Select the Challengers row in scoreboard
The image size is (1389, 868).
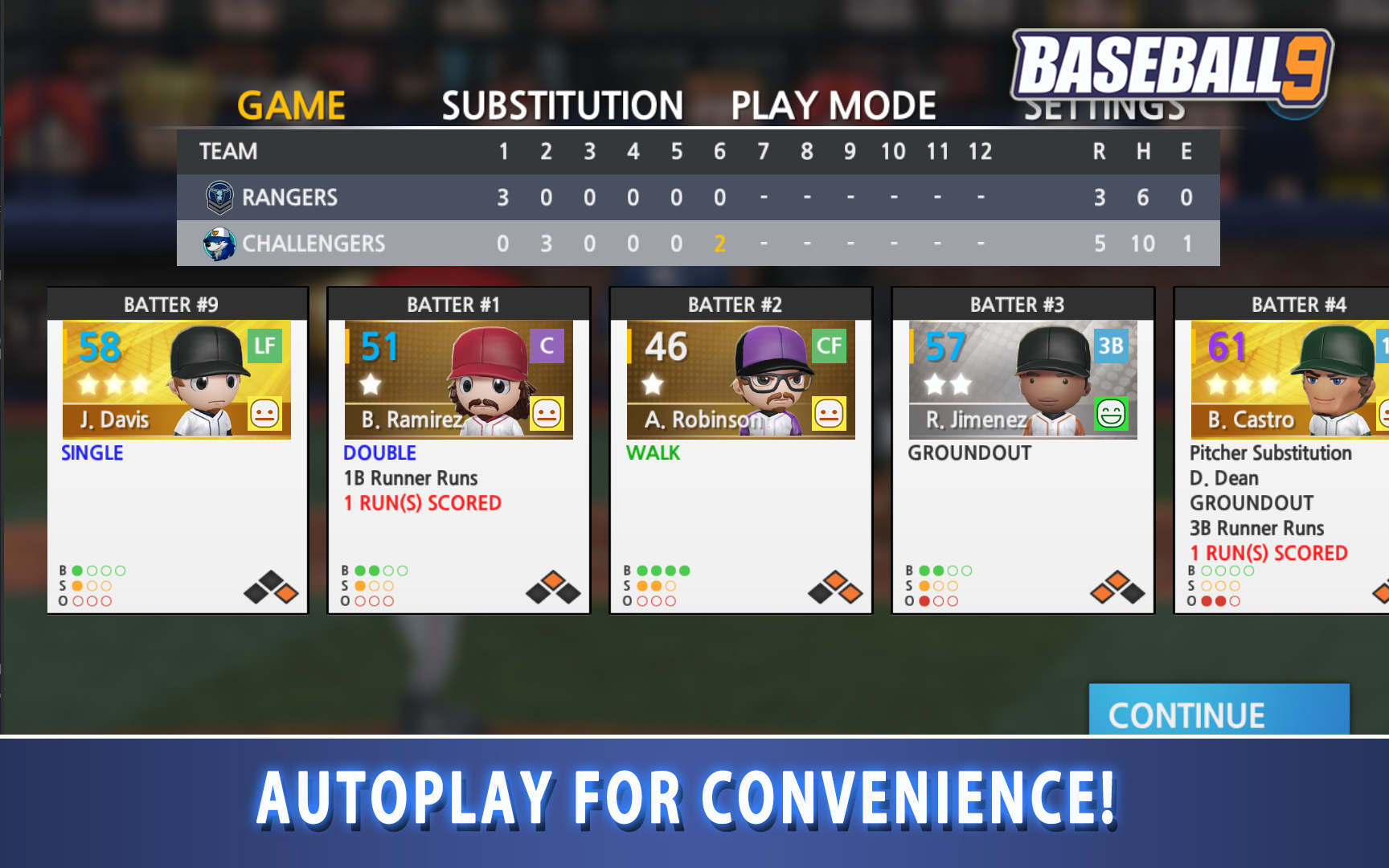click(x=698, y=244)
